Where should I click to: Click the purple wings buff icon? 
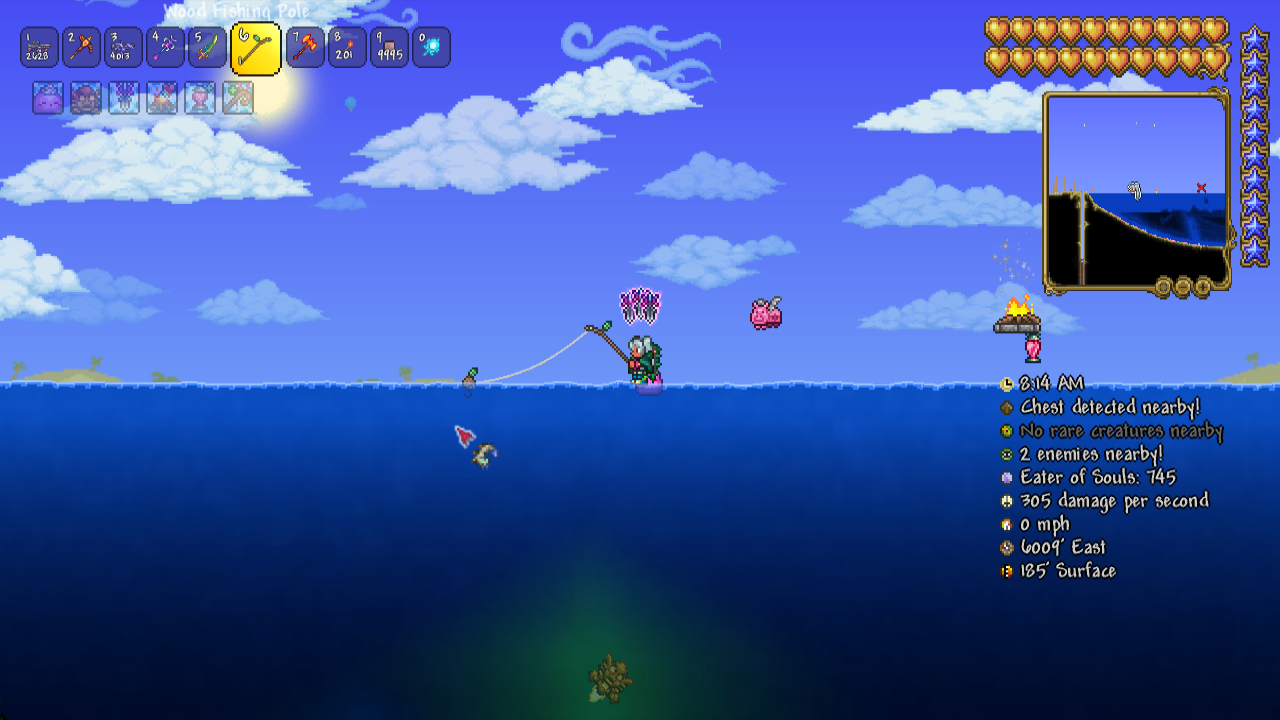[124, 98]
